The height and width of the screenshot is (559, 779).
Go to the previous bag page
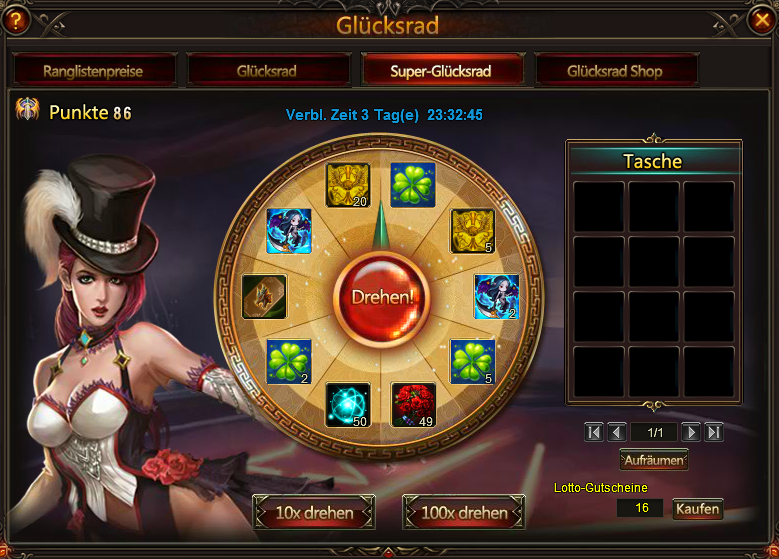tap(617, 432)
